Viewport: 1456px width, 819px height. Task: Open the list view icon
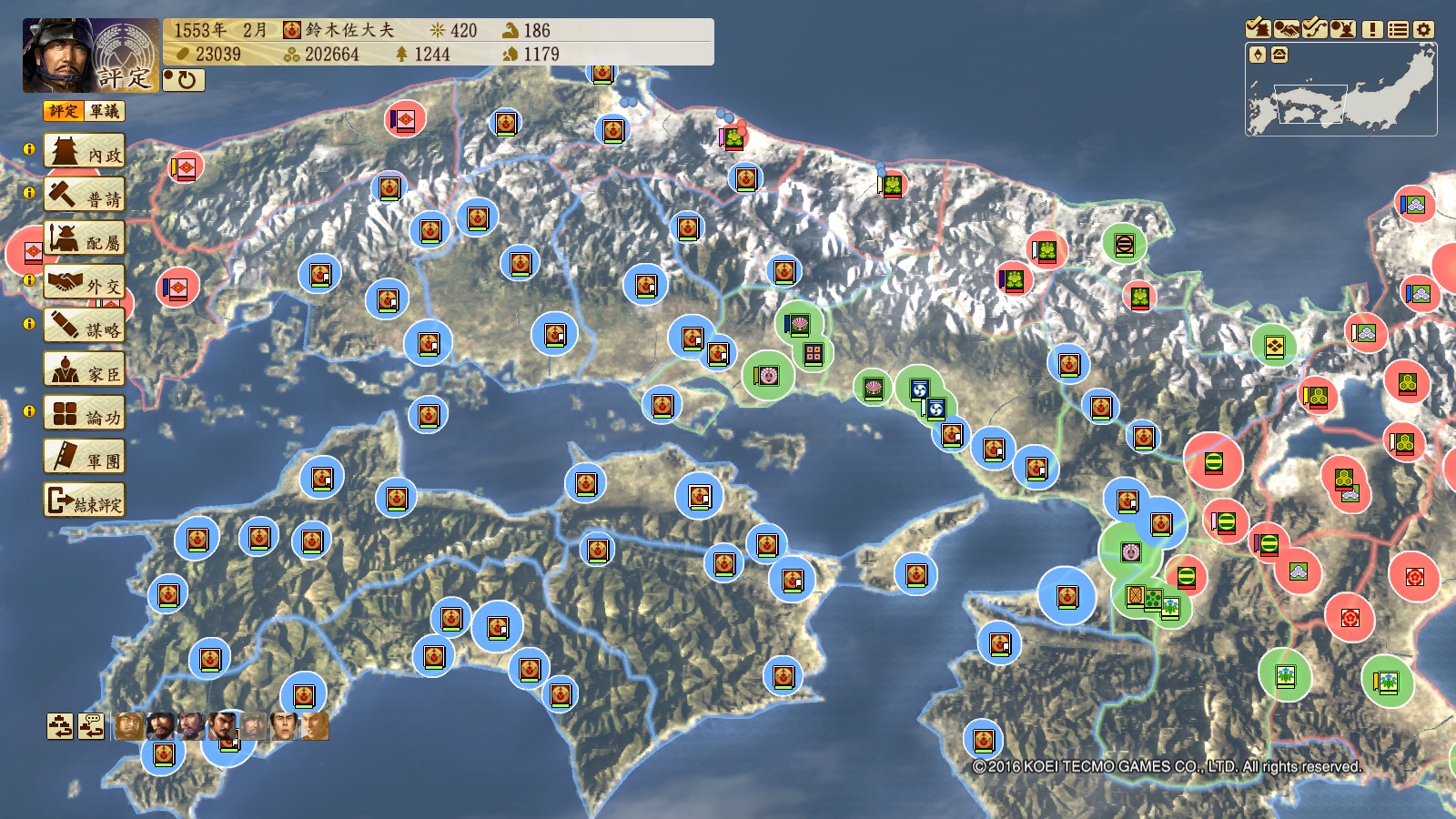(1399, 29)
